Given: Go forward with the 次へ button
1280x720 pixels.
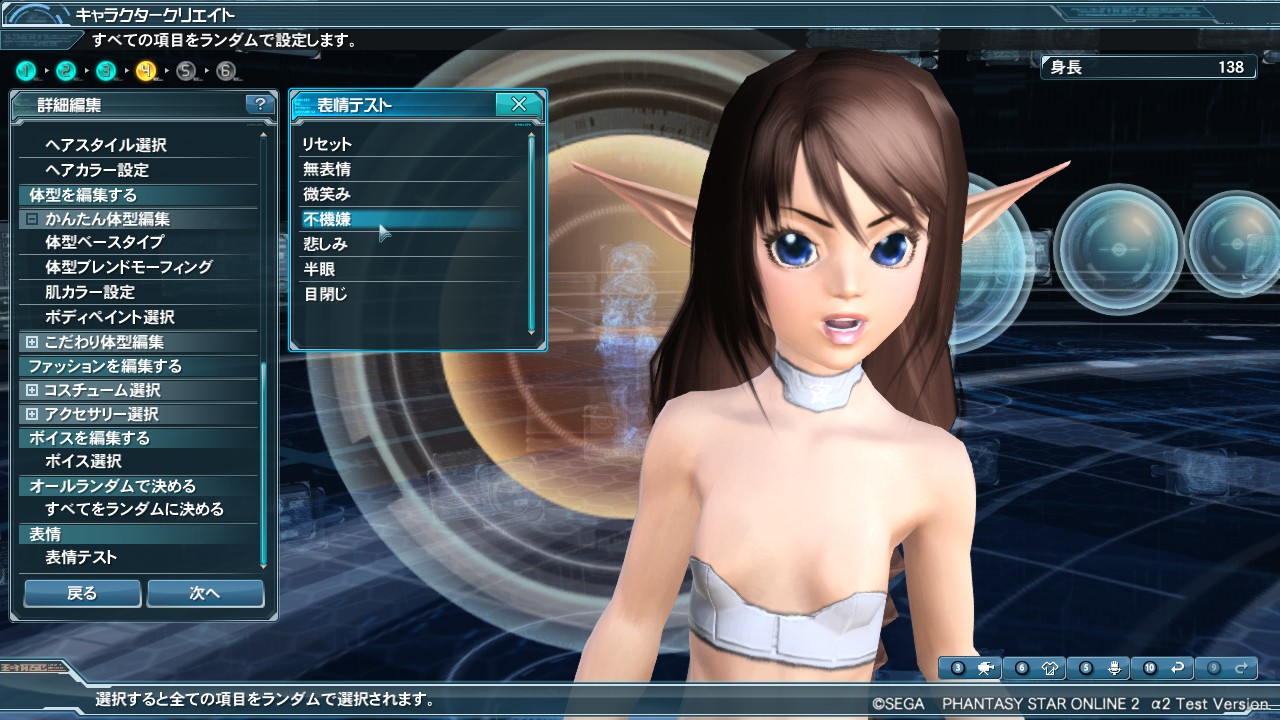Looking at the screenshot, I should (x=205, y=593).
